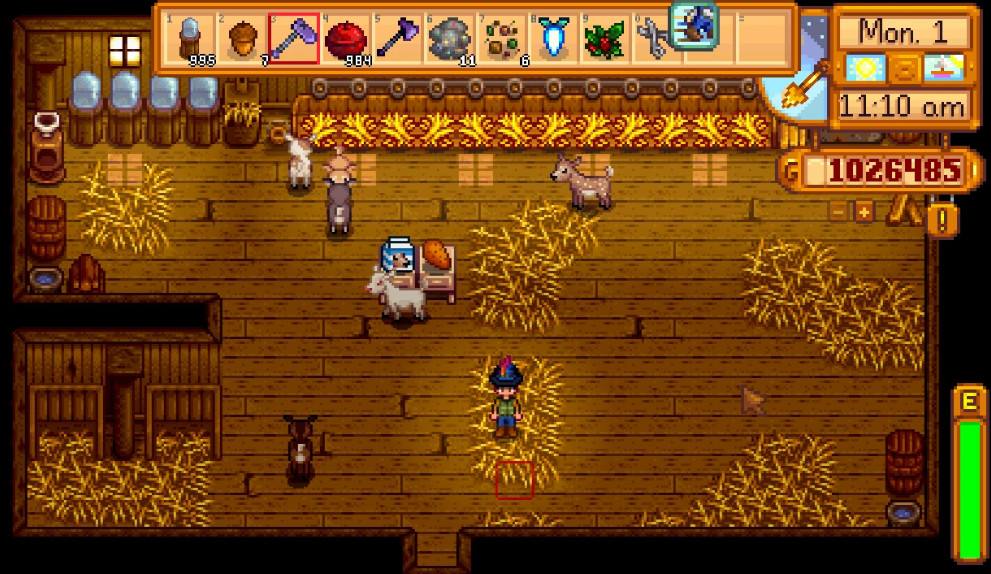This screenshot has height=574, width=991.
Task: Select the acorn in the hotbar
Action: click(x=242, y=38)
